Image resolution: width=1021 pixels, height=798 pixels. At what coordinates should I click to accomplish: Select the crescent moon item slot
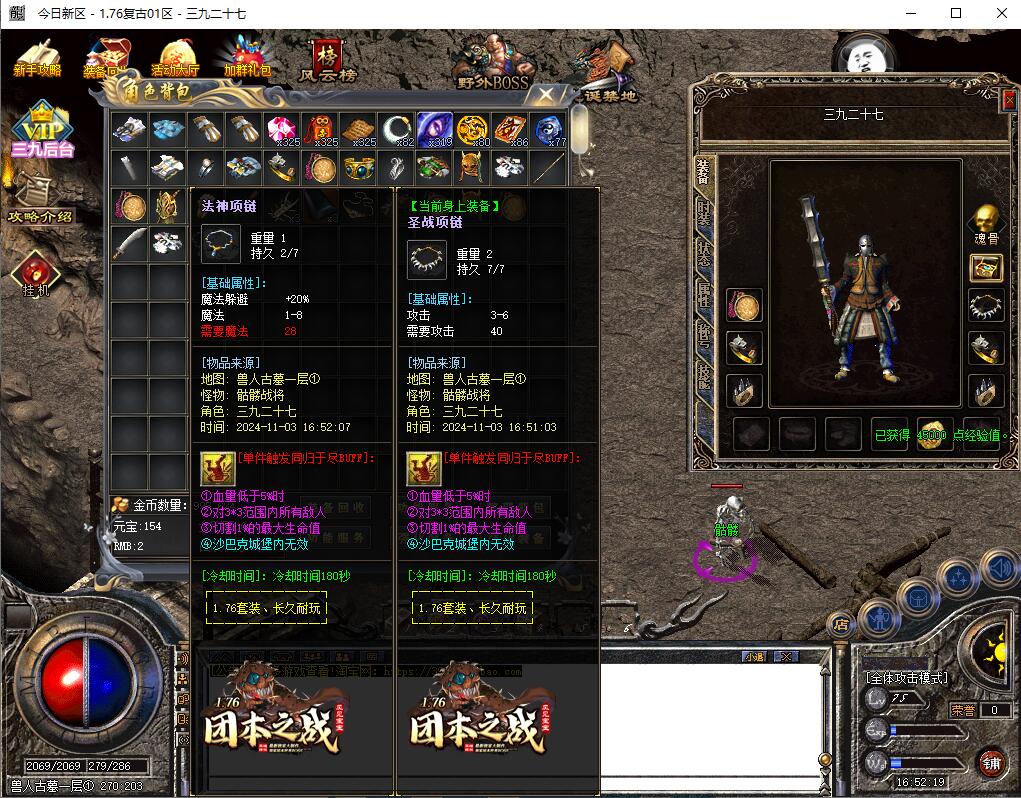click(398, 130)
